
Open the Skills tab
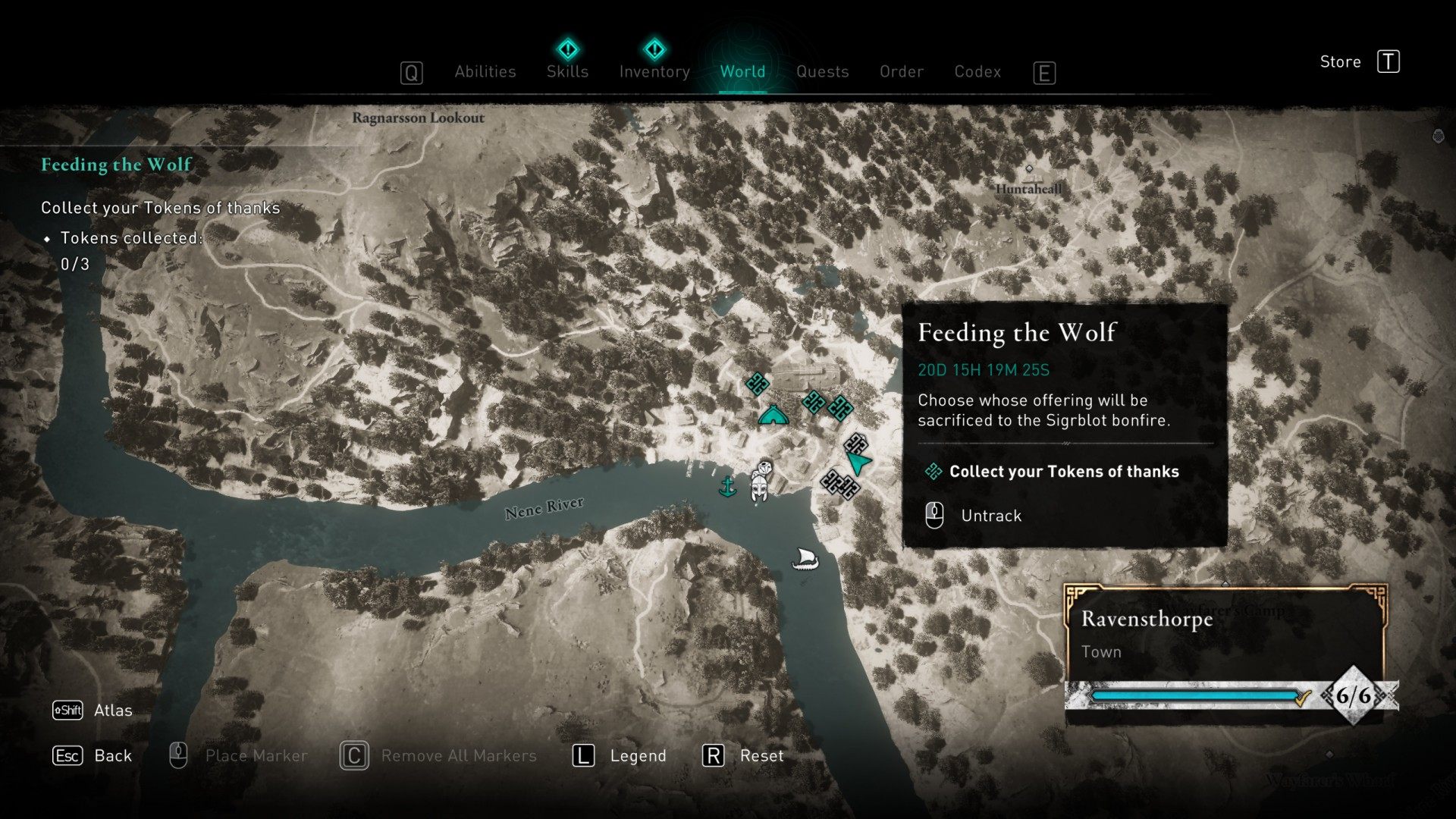tap(567, 71)
